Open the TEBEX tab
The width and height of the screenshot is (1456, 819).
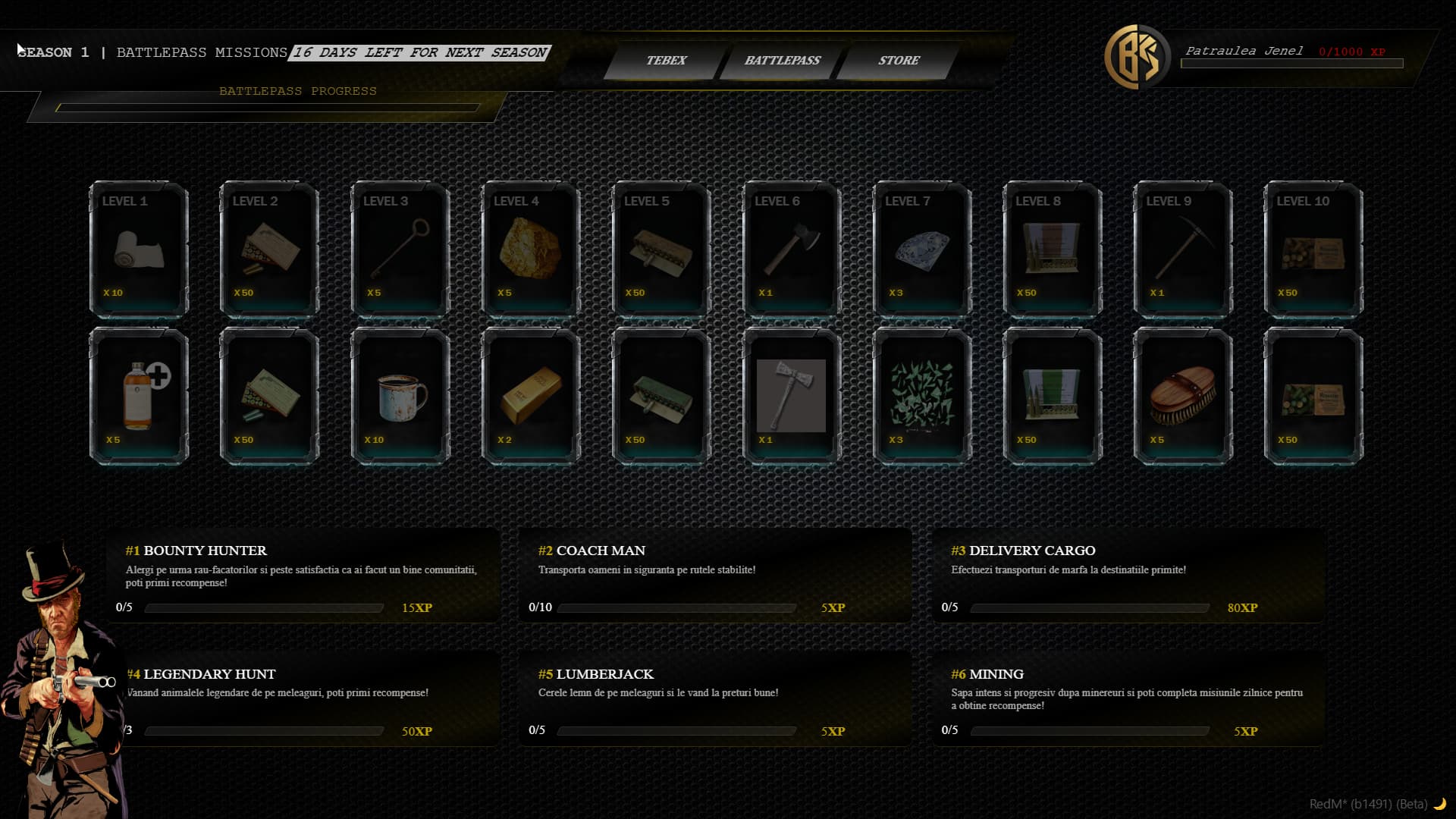click(665, 61)
